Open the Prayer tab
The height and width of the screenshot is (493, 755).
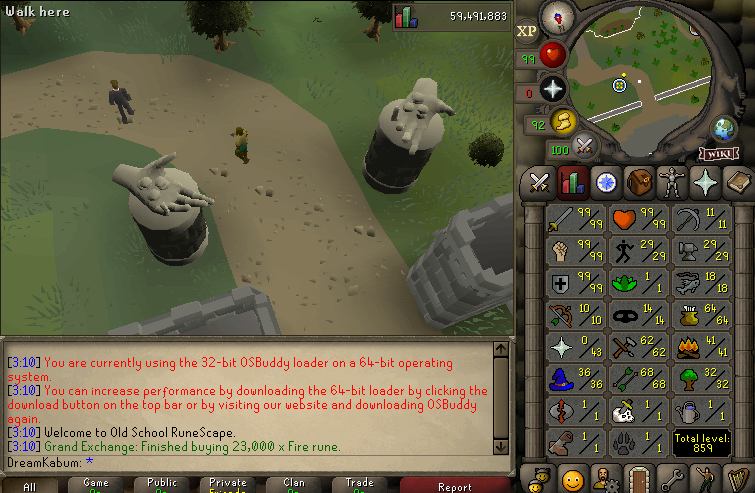click(705, 183)
